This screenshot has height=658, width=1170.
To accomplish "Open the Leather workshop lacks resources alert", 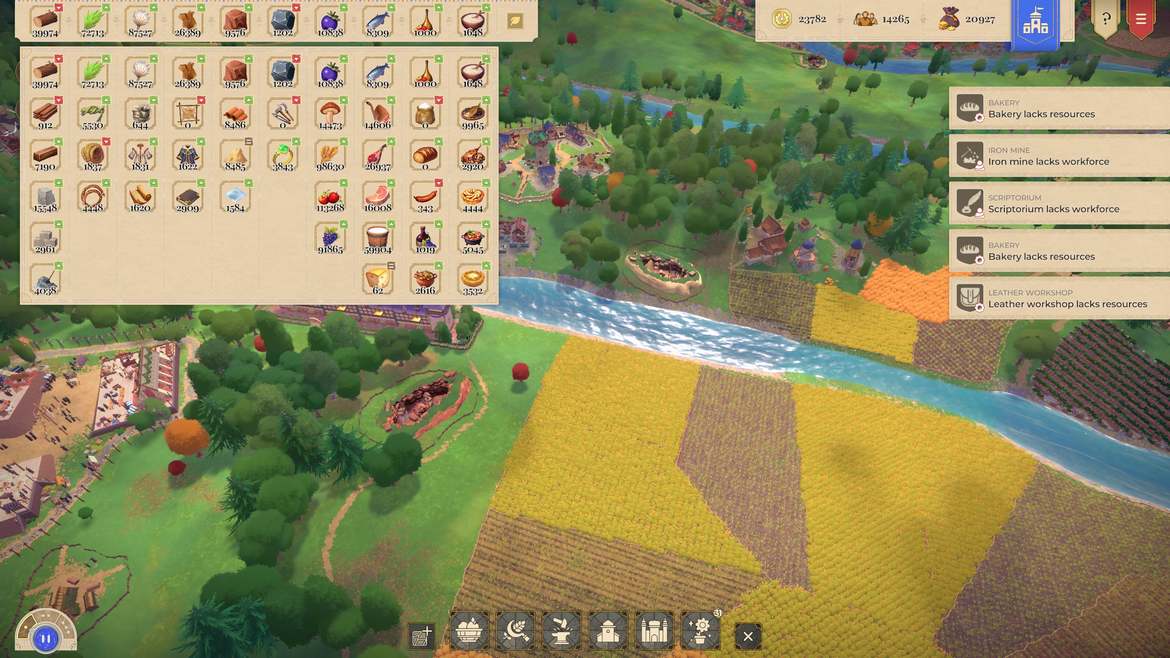I will (1058, 298).
